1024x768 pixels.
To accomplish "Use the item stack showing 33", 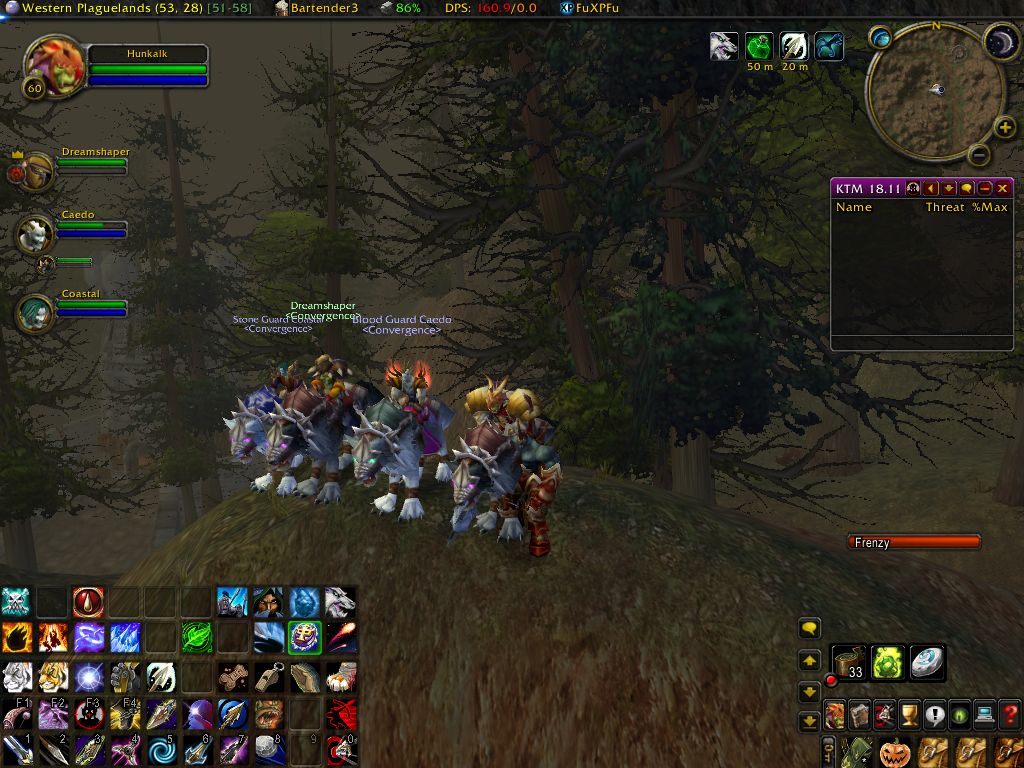I will [x=849, y=662].
